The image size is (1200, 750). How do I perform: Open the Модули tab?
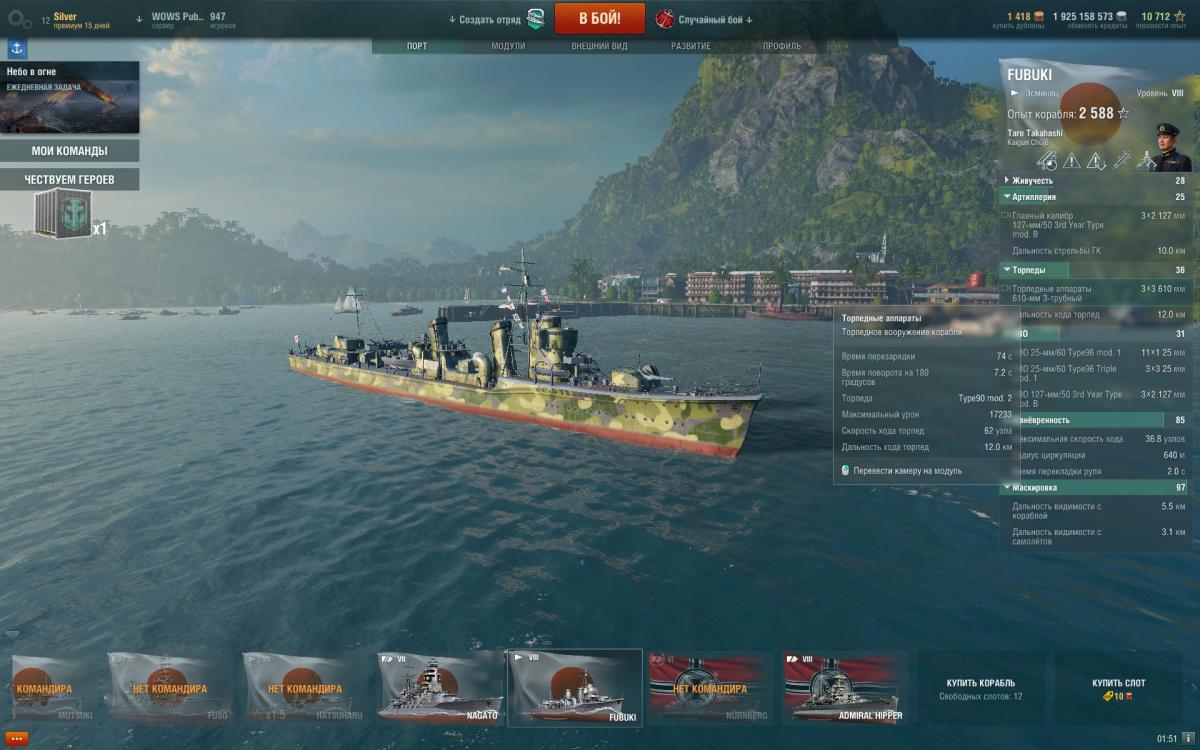[508, 46]
